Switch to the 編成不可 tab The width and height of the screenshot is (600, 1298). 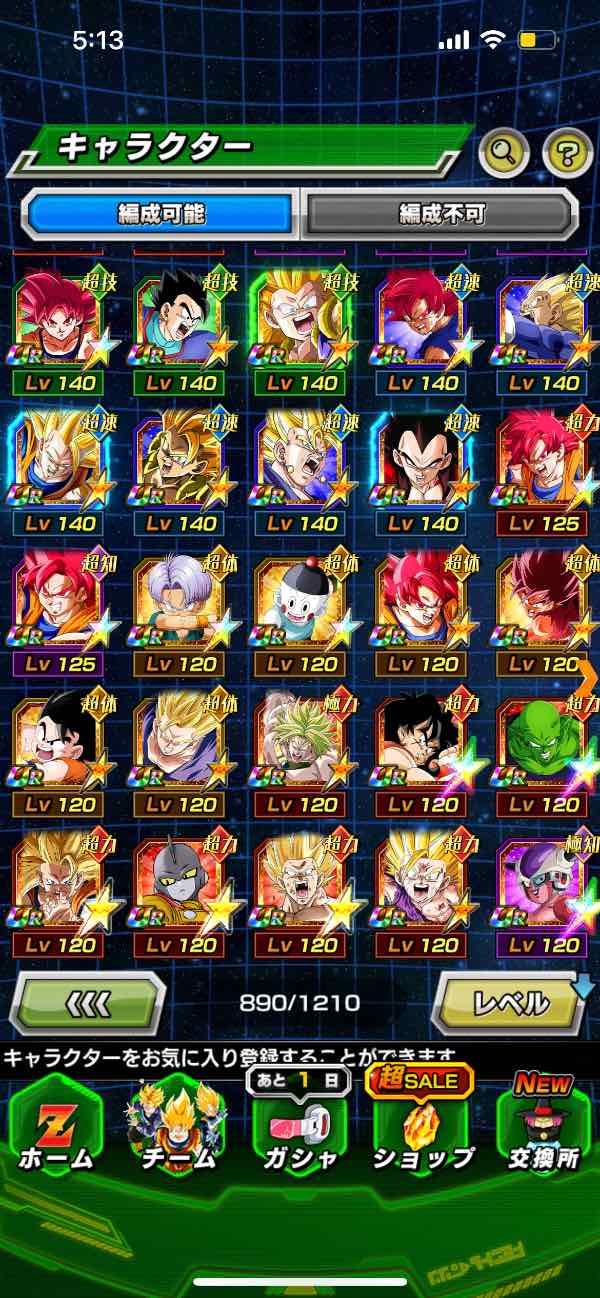[x=441, y=212]
